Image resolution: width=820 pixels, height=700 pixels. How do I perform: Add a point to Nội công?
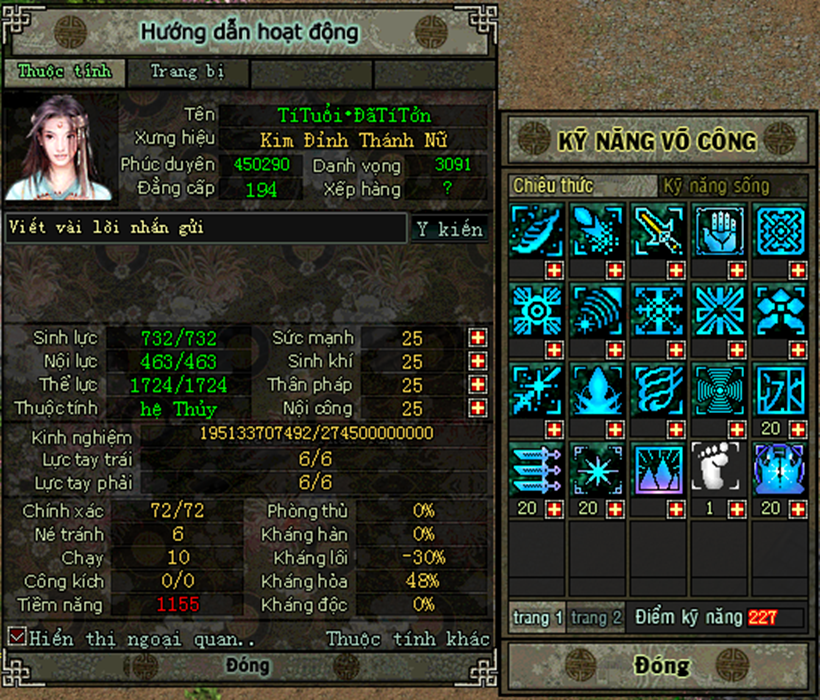coord(478,408)
